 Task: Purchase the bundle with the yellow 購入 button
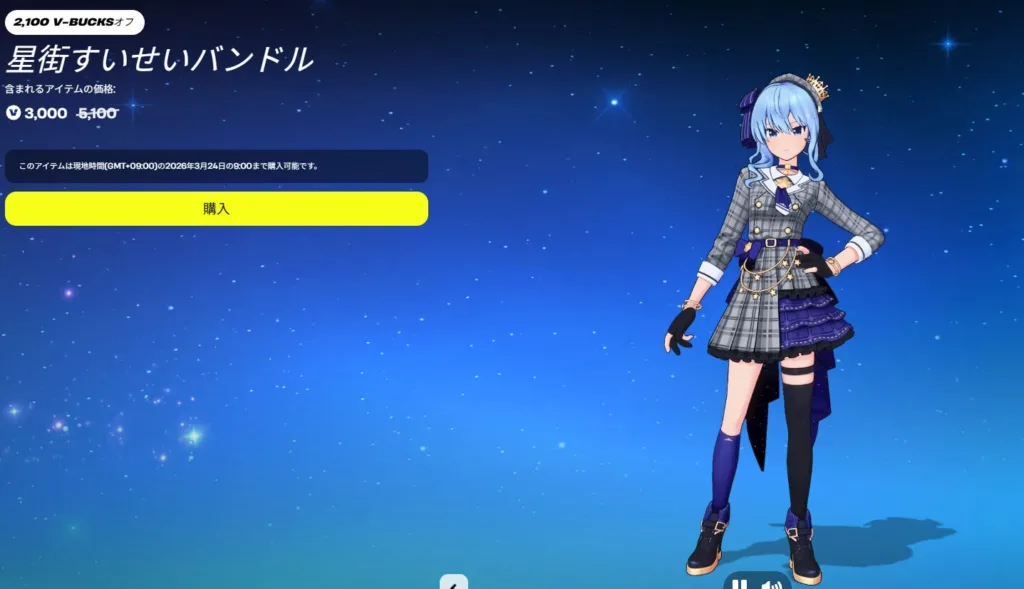coord(216,209)
